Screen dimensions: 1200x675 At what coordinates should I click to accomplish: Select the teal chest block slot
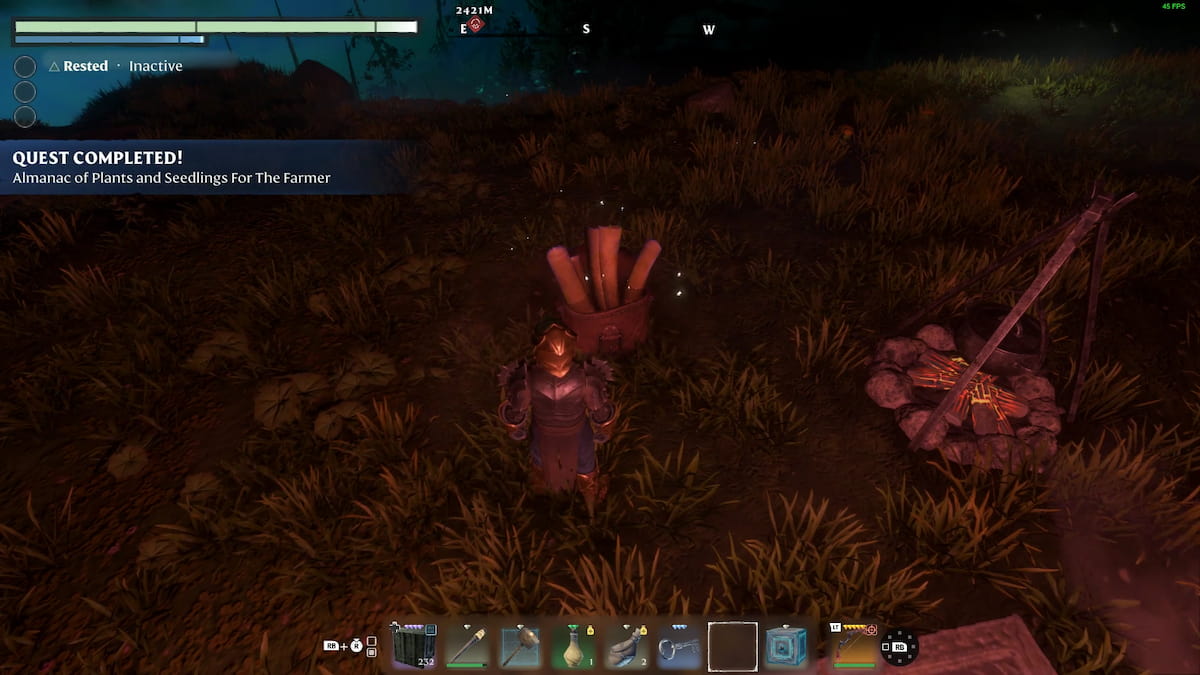pyautogui.click(x=785, y=645)
